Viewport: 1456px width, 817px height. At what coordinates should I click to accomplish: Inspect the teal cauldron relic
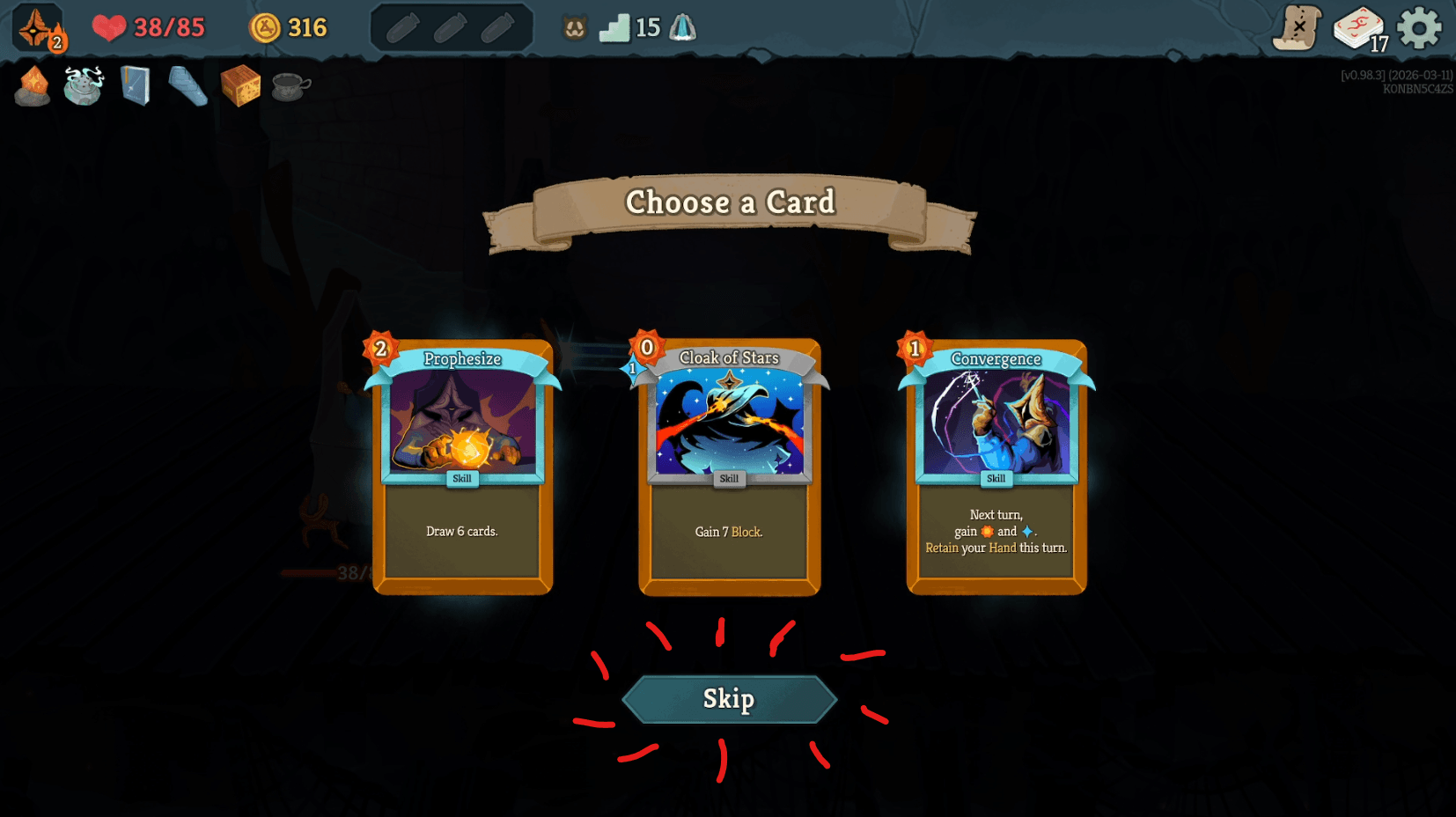84,86
